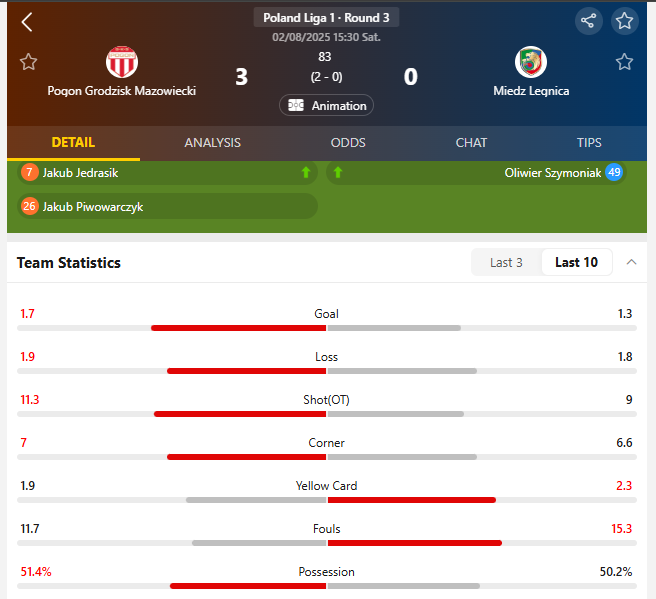Screen dimensions: 656x599
Task: Collapse the Team Statistics section
Action: [631, 262]
